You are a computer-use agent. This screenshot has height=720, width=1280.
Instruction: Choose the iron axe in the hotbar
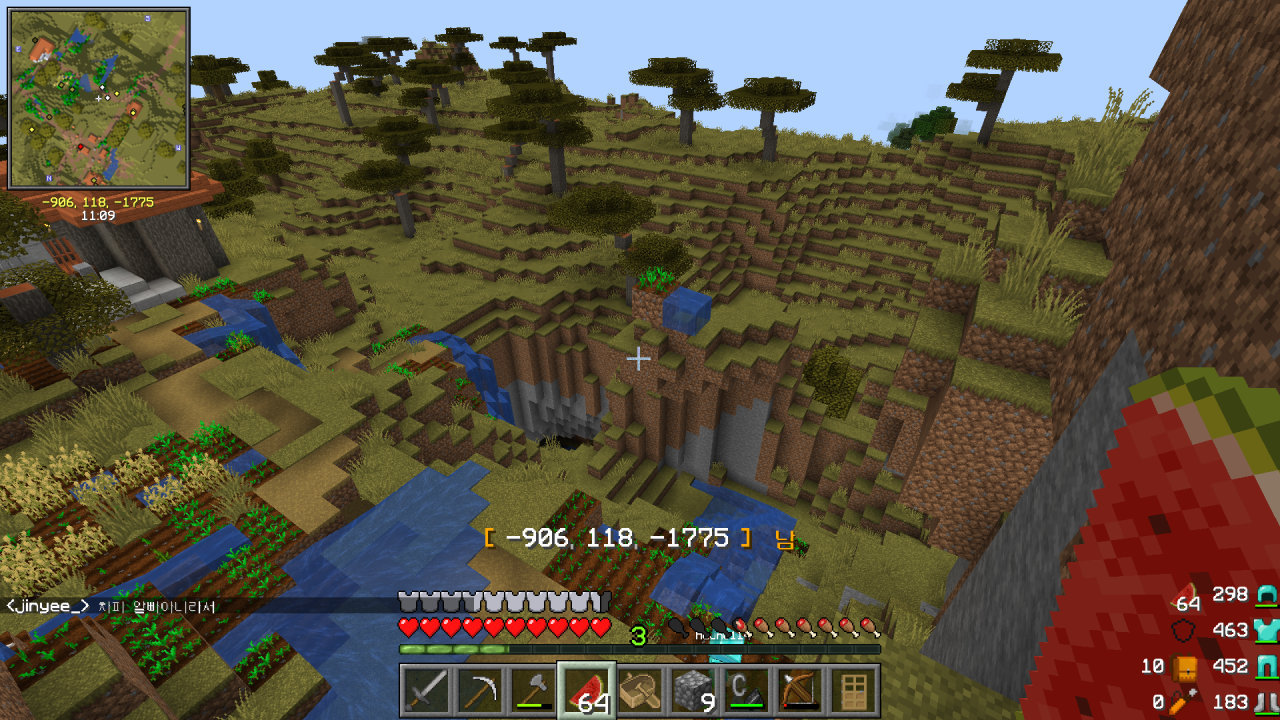point(533,691)
